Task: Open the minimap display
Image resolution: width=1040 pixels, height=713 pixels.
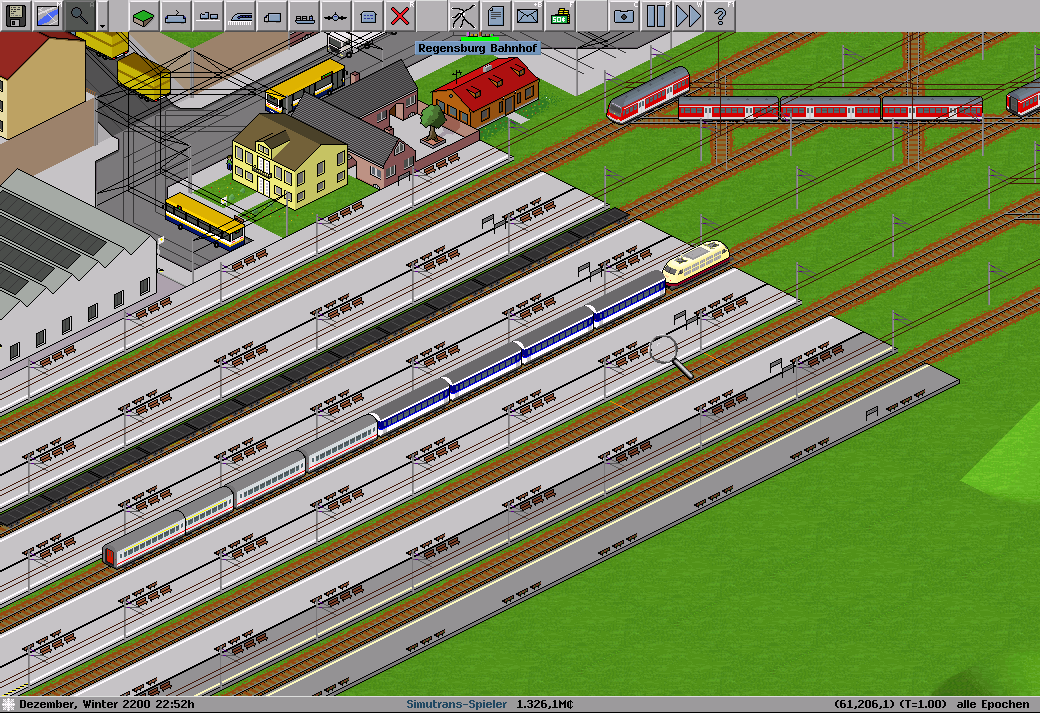Action: tap(48, 15)
